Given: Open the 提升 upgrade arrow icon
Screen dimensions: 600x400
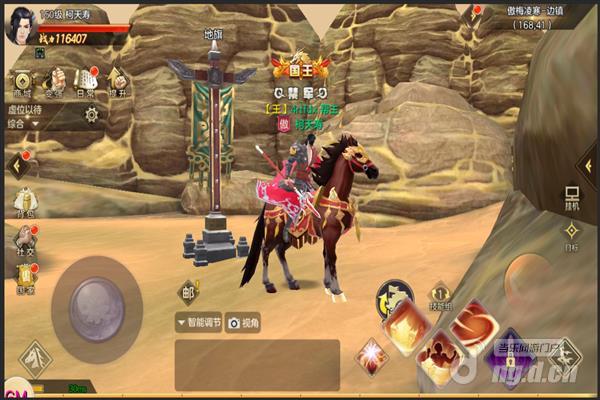Looking at the screenshot, I should (x=117, y=80).
